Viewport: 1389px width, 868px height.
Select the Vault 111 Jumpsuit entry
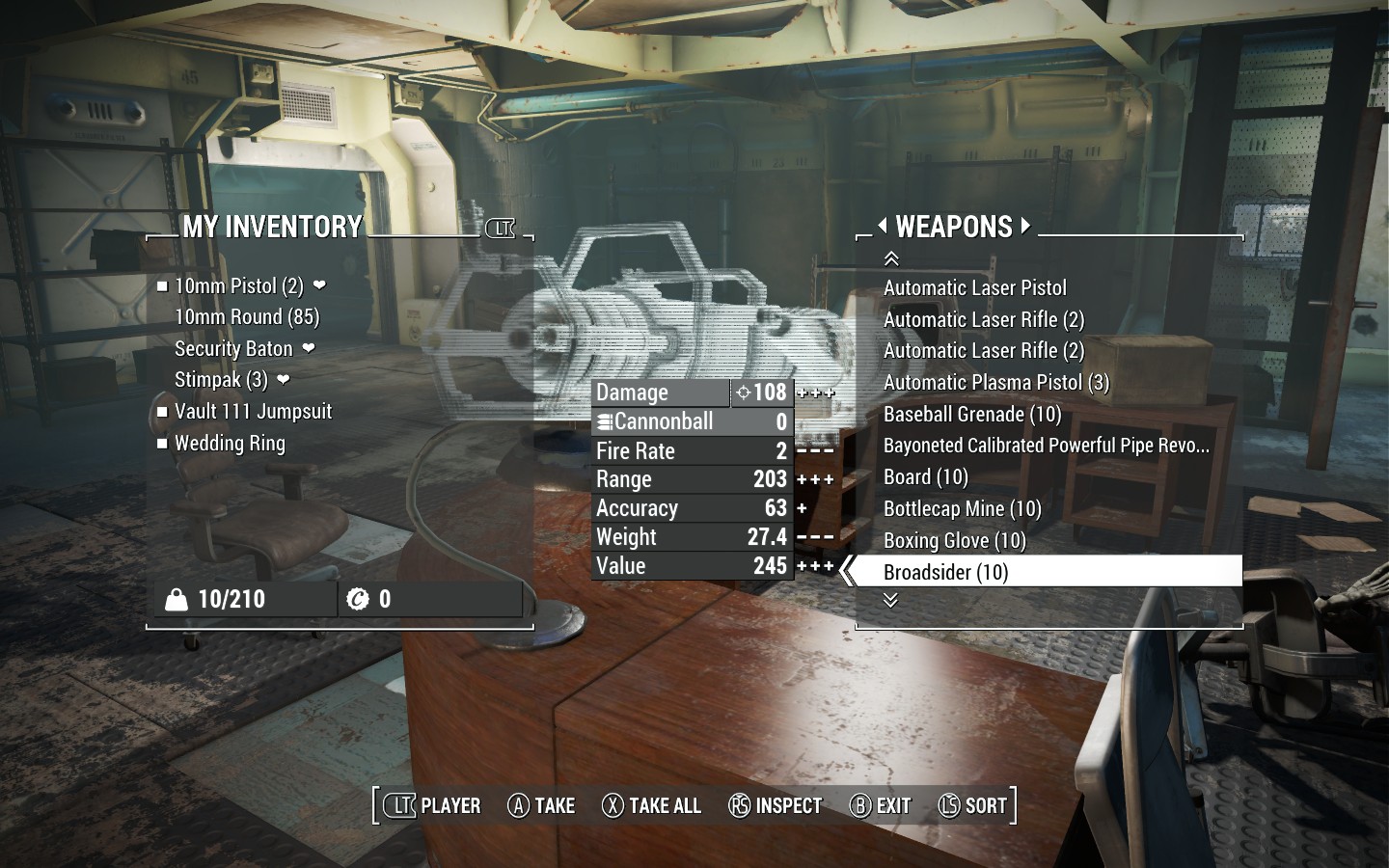tap(253, 412)
